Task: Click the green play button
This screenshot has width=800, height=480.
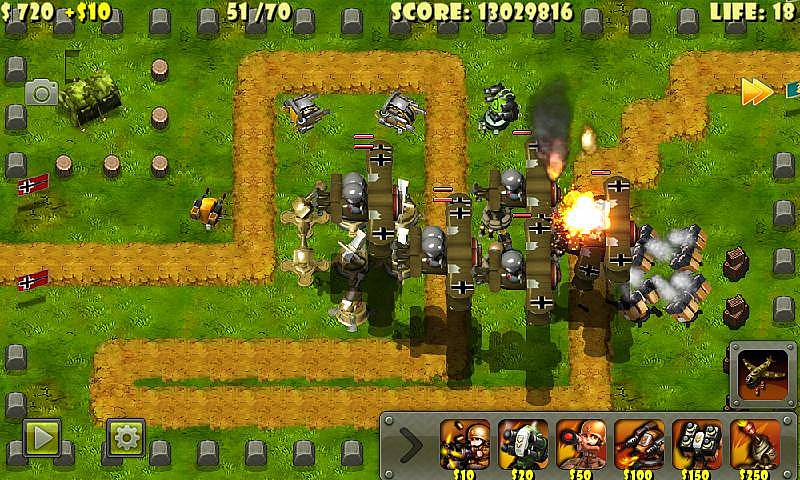Action: (x=42, y=436)
